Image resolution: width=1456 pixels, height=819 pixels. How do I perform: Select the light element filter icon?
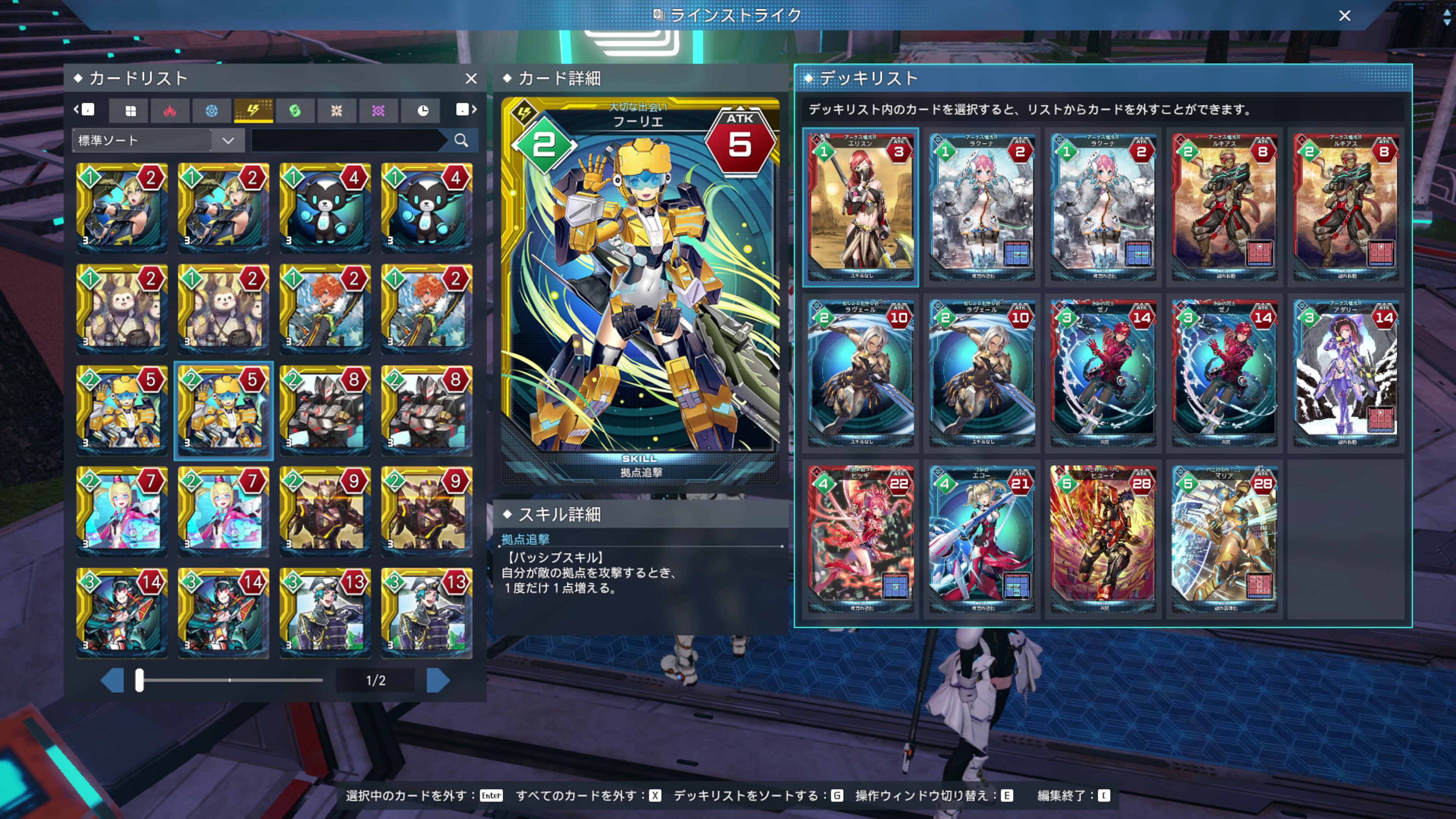point(337,110)
